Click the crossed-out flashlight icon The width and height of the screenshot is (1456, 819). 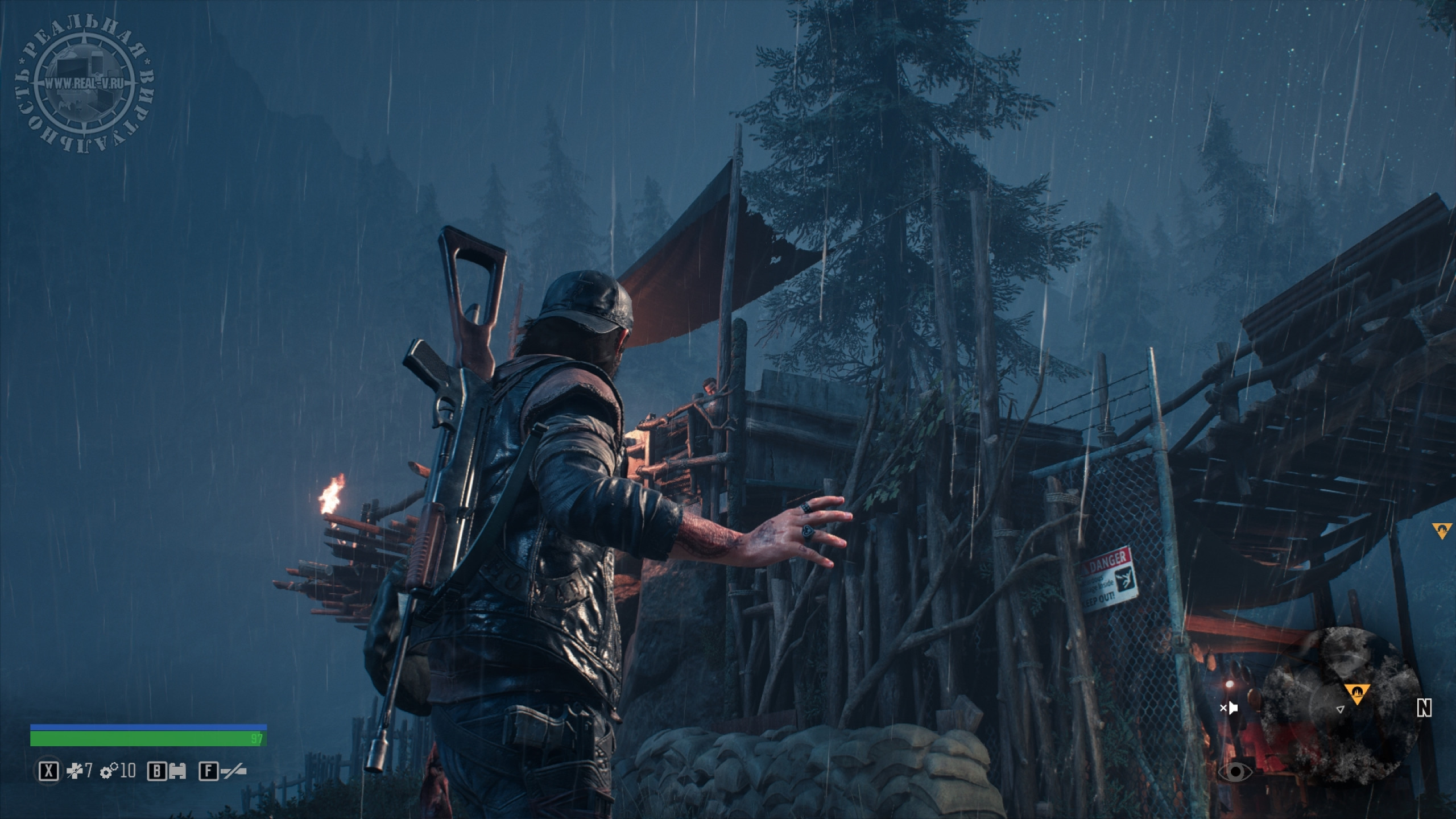point(233,772)
